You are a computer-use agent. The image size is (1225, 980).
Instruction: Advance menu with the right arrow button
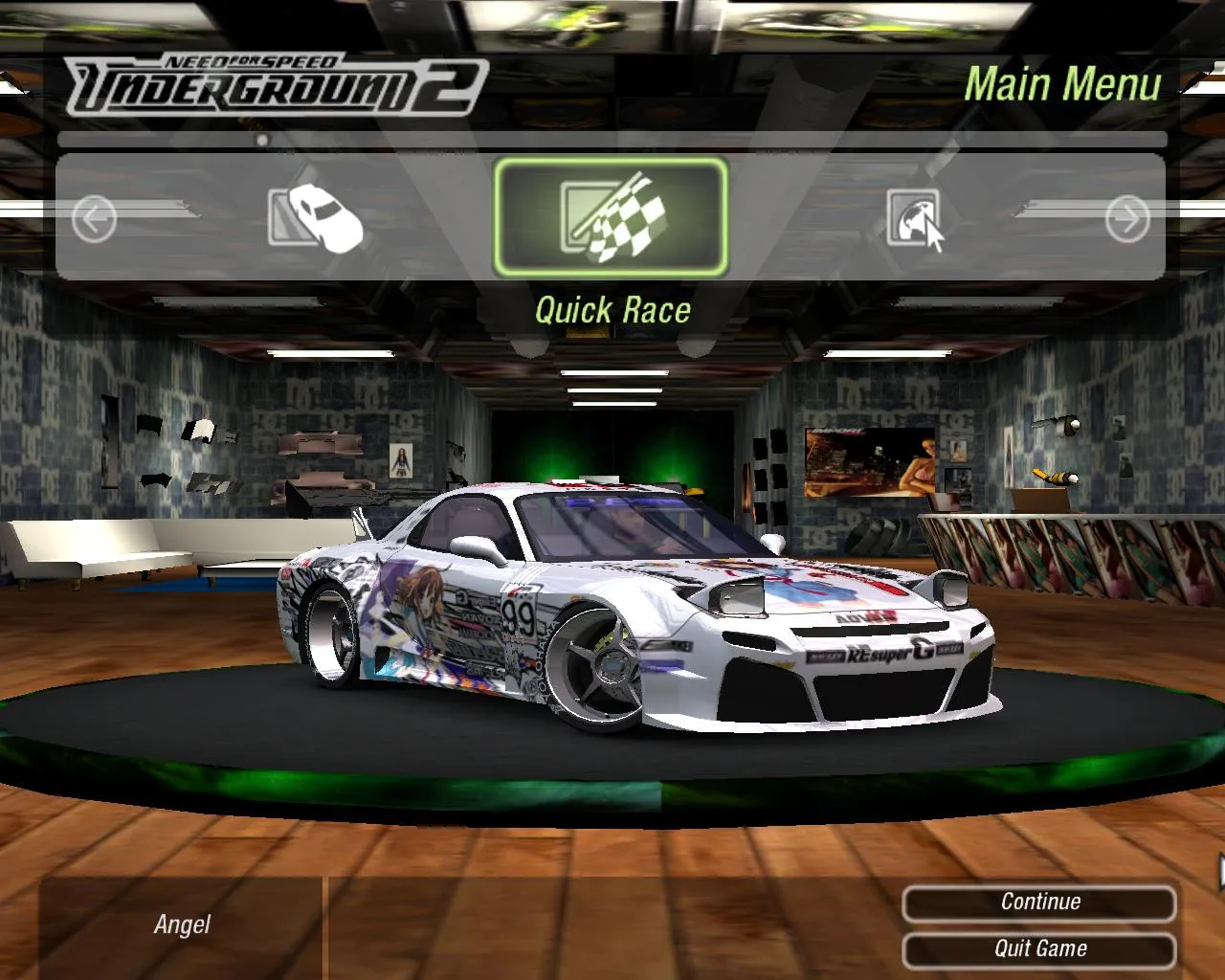coord(1126,219)
